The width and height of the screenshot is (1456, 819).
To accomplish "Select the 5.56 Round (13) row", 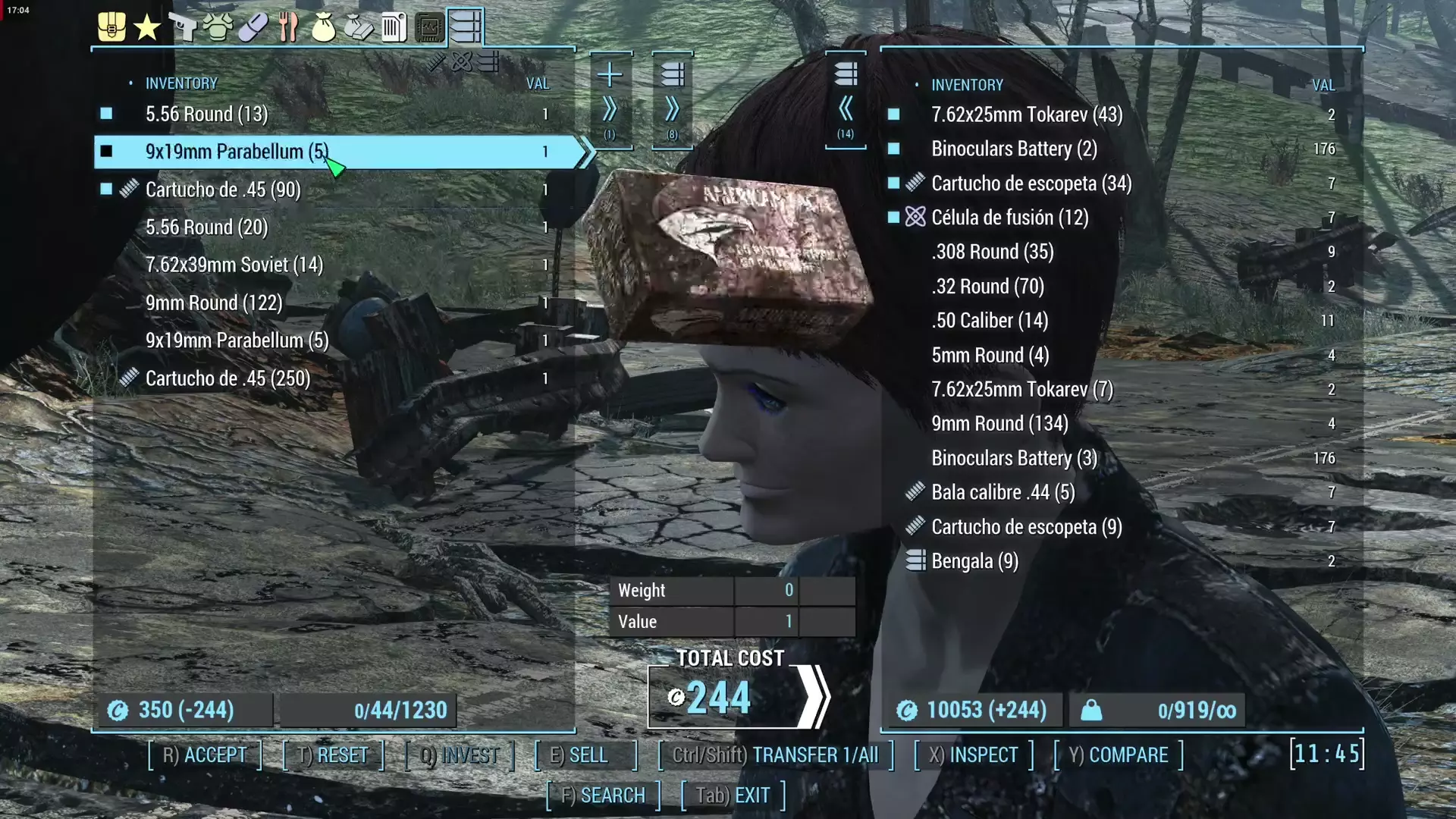I will (x=206, y=115).
